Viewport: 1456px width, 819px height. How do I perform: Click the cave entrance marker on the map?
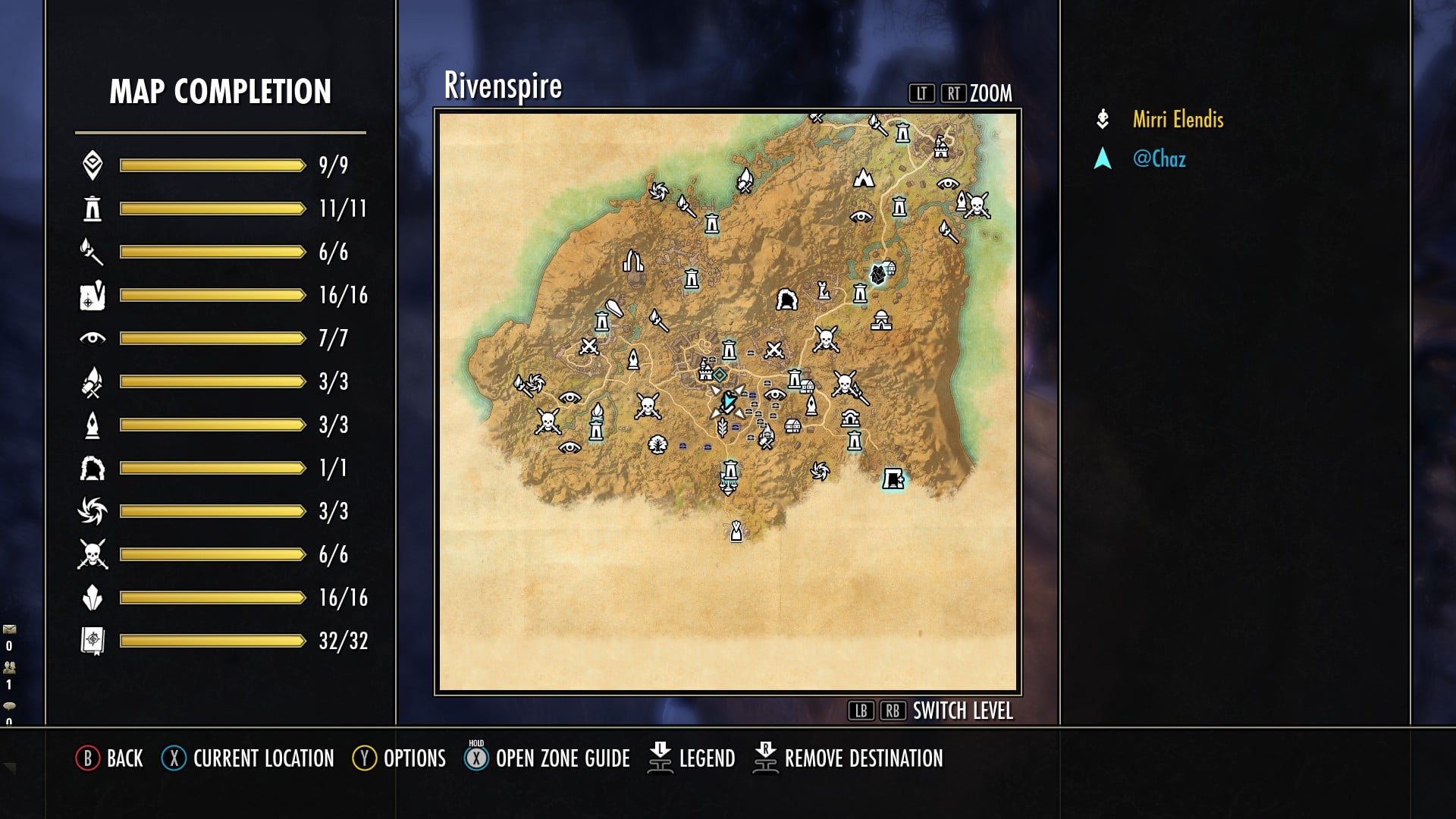pos(786,300)
